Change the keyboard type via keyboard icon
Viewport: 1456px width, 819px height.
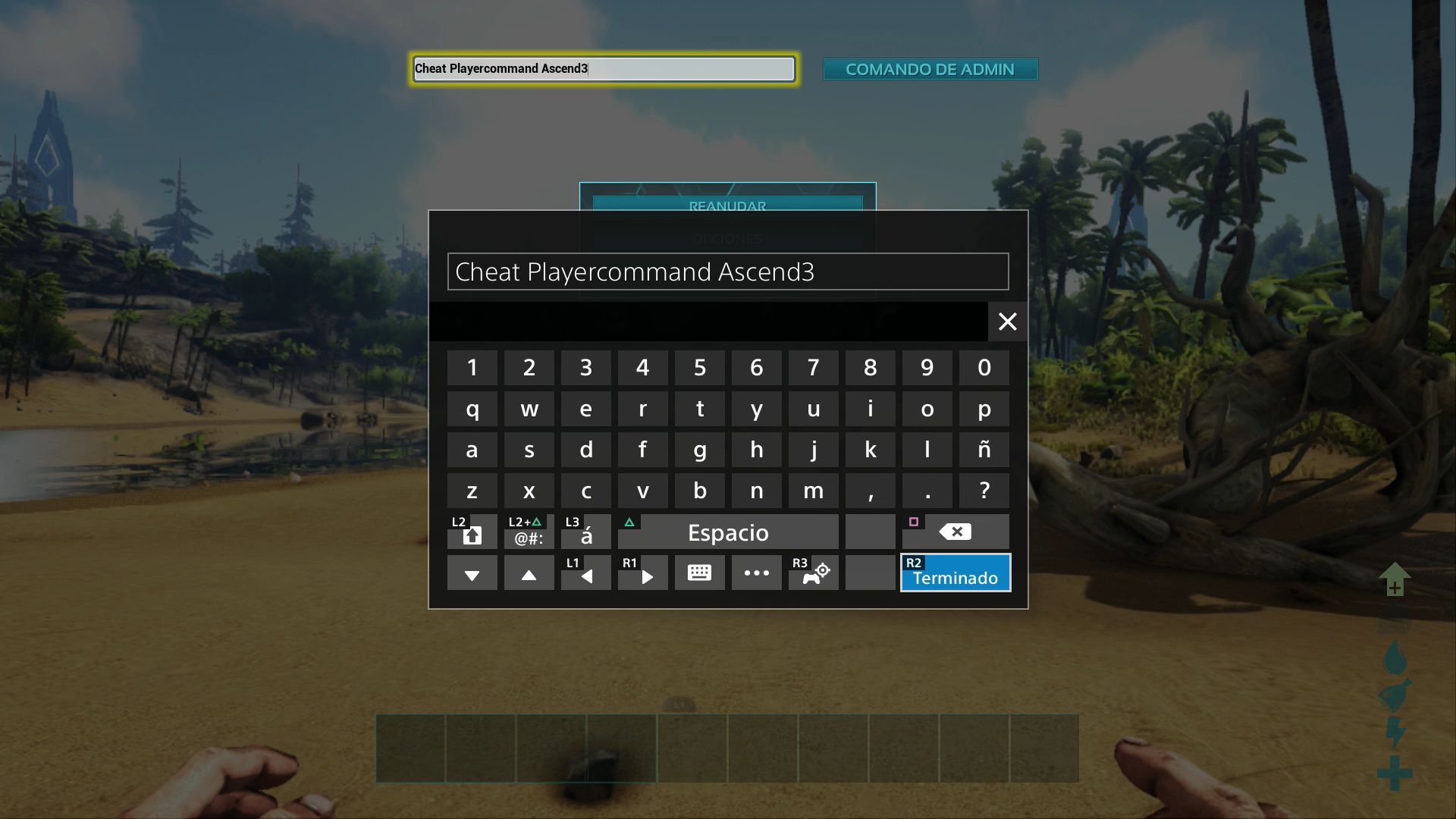point(699,573)
